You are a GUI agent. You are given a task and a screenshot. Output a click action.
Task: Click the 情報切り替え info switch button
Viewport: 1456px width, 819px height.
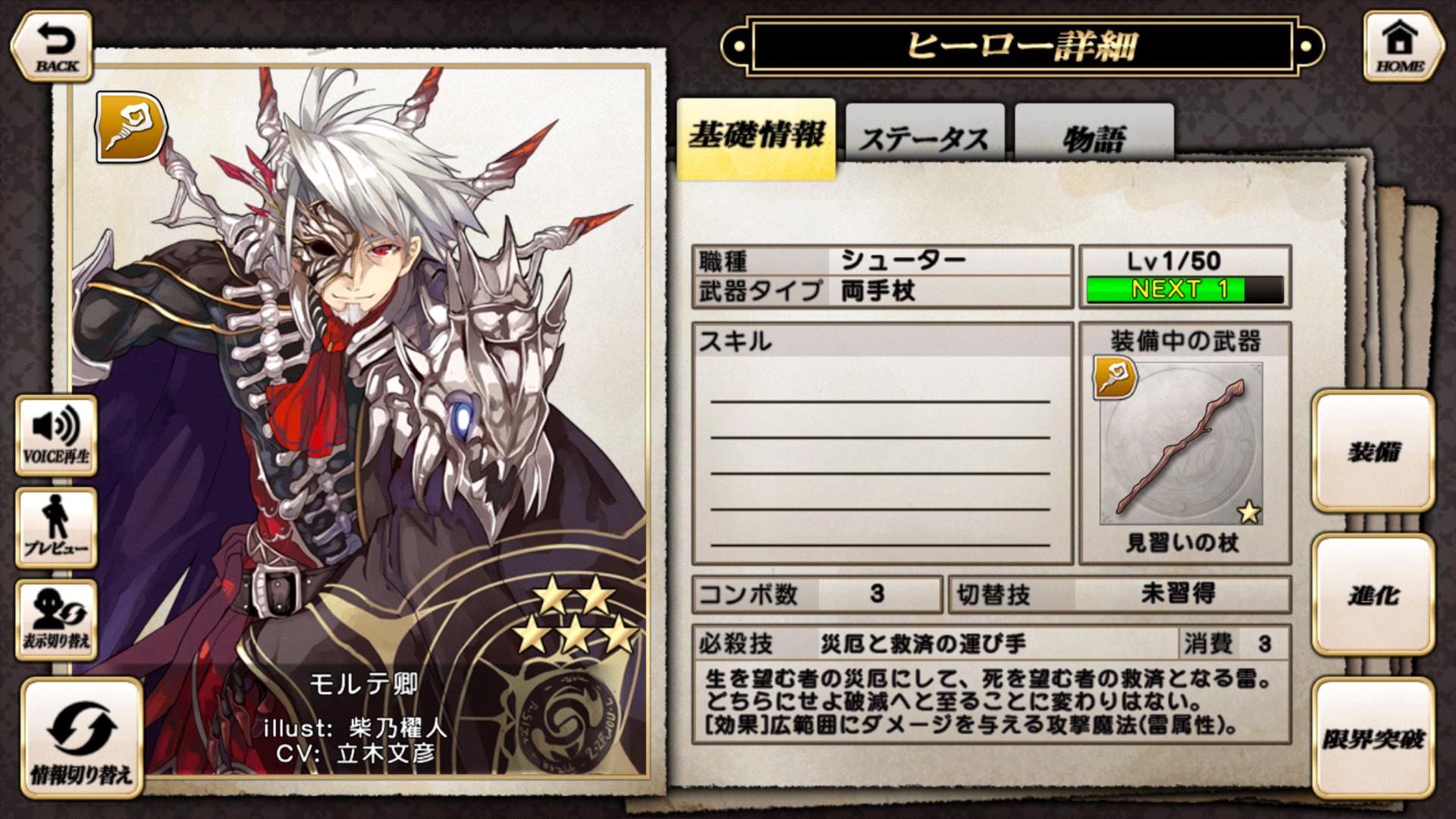[81, 736]
